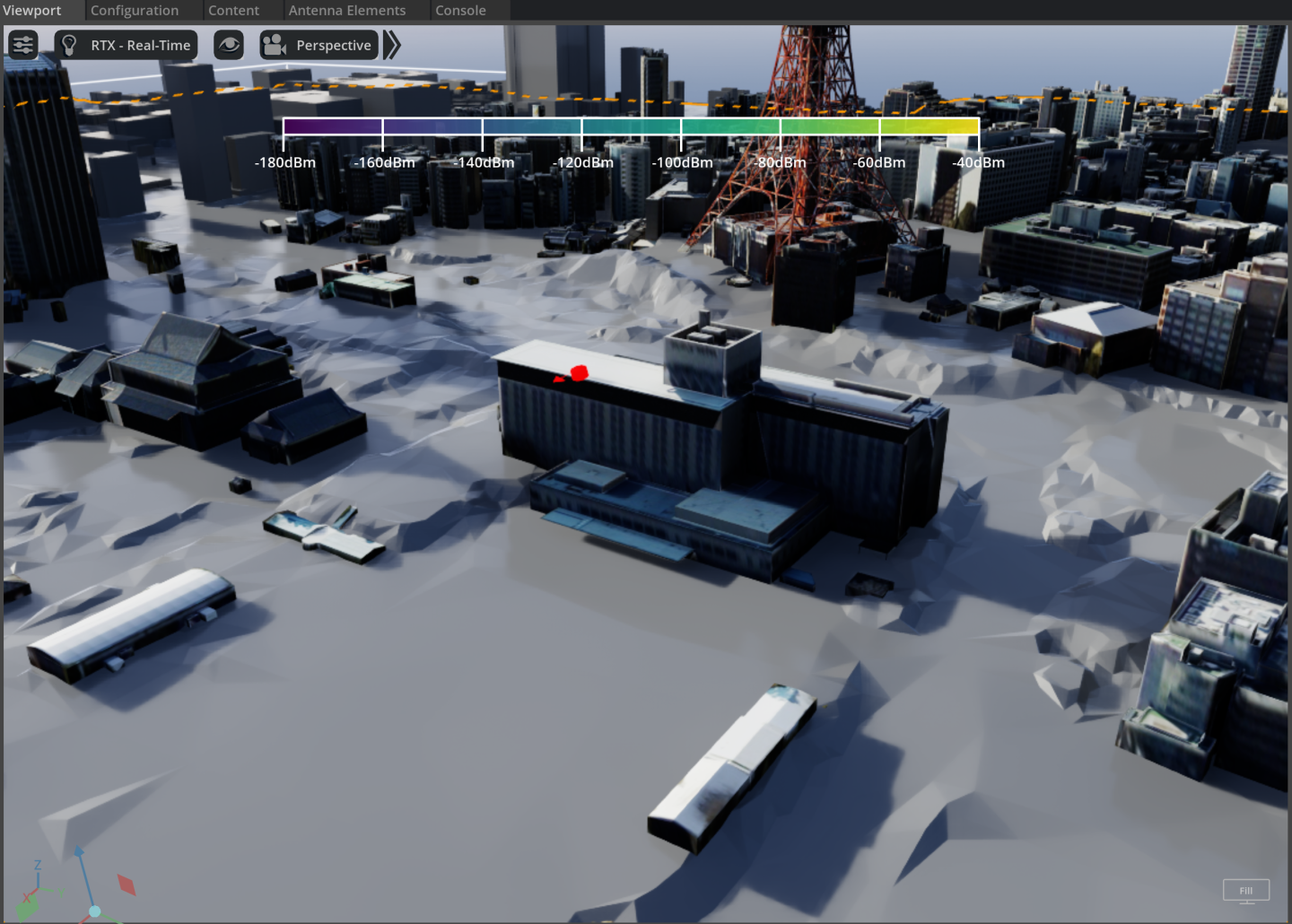Open the RTX - Real-Time renderer menu
The width and height of the screenshot is (1292, 924).
[x=127, y=45]
